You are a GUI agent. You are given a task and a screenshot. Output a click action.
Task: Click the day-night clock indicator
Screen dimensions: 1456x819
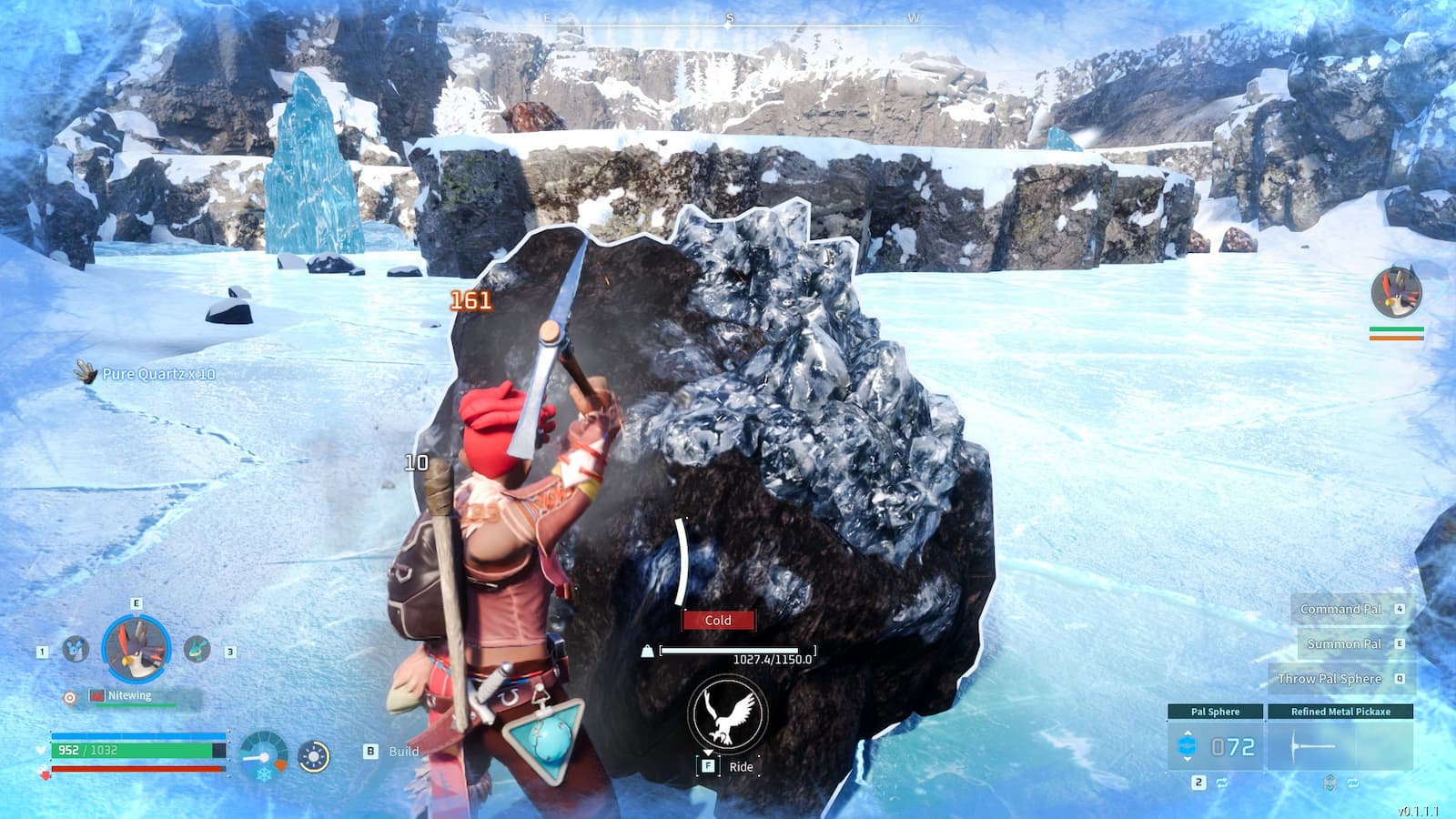pos(314,756)
